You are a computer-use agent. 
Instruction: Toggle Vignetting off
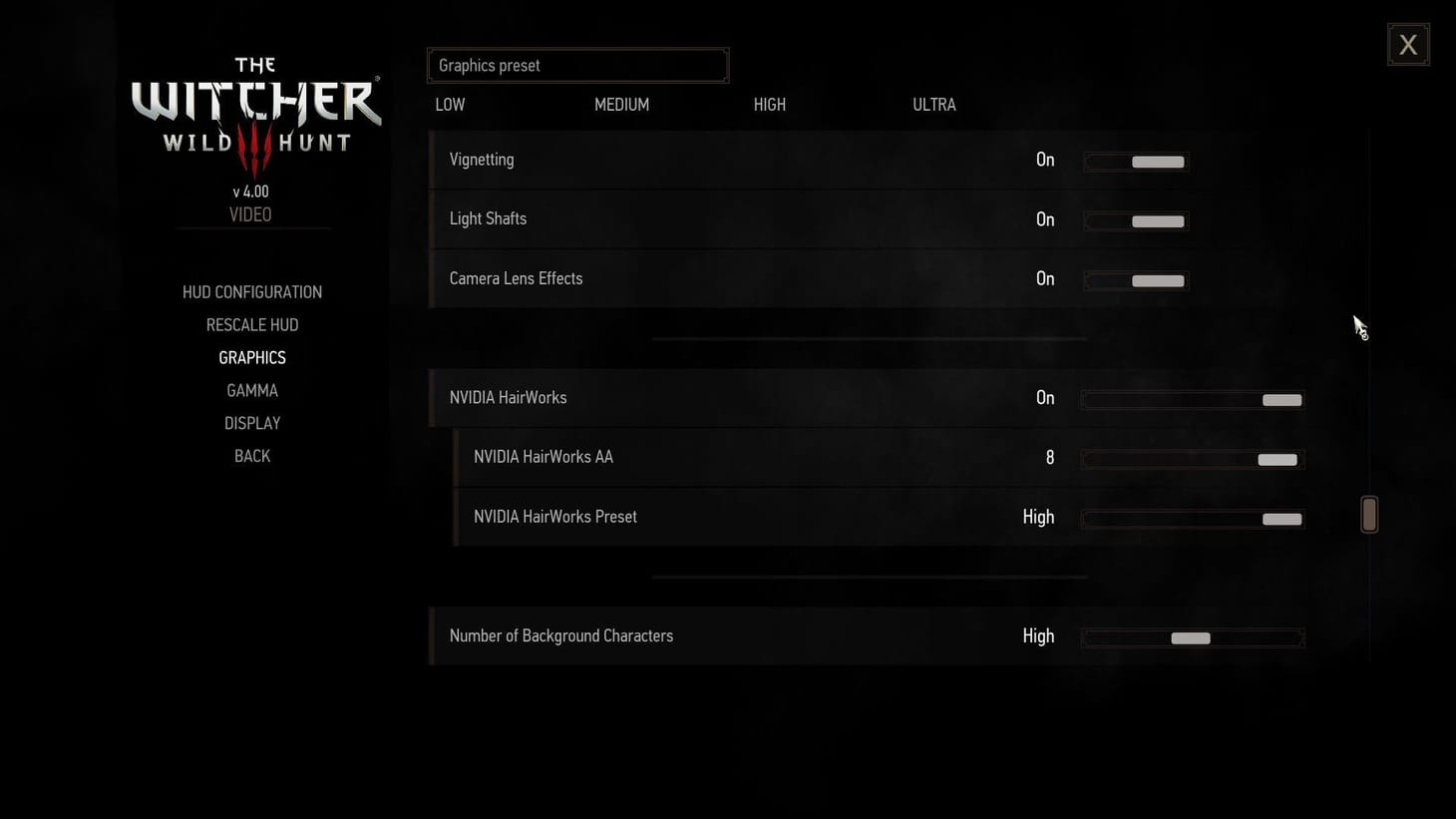point(1135,161)
